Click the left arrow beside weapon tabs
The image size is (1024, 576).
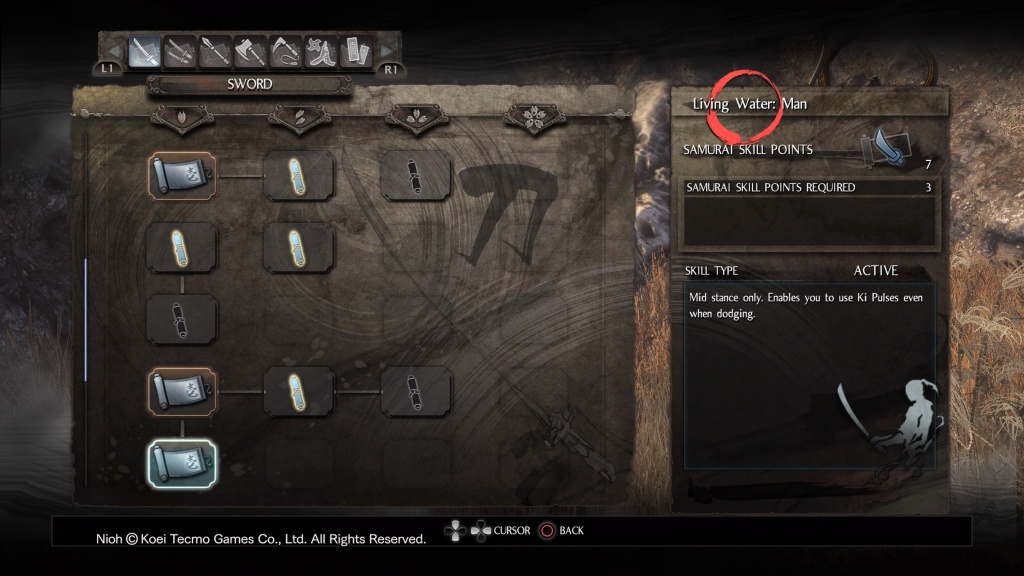click(x=115, y=50)
